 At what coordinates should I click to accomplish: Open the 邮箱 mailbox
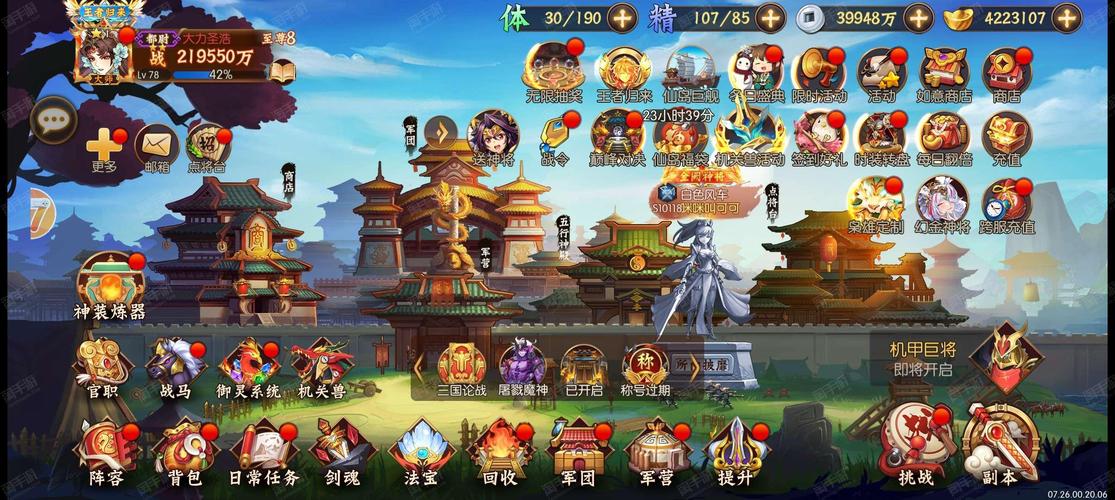[x=157, y=148]
